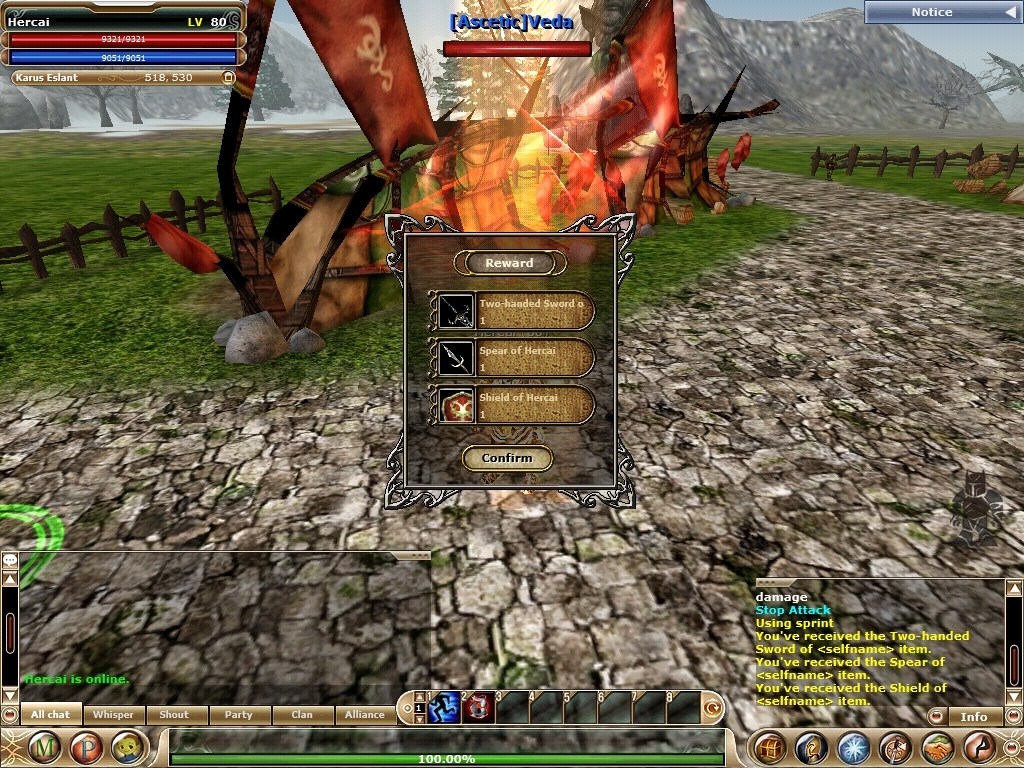Activate the sprint skill in hotbar

coord(444,708)
